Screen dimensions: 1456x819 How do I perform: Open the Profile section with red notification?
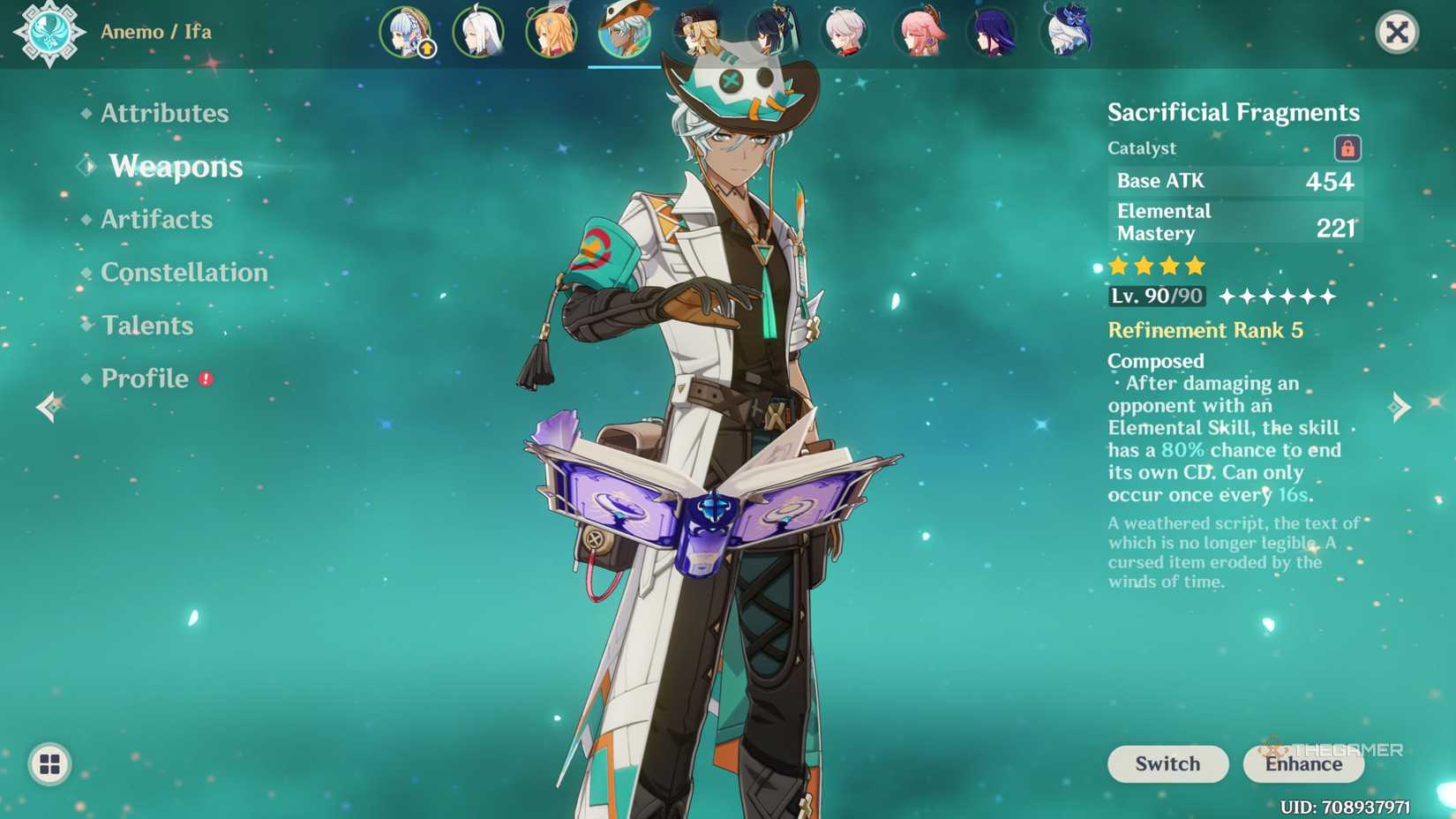click(x=146, y=379)
